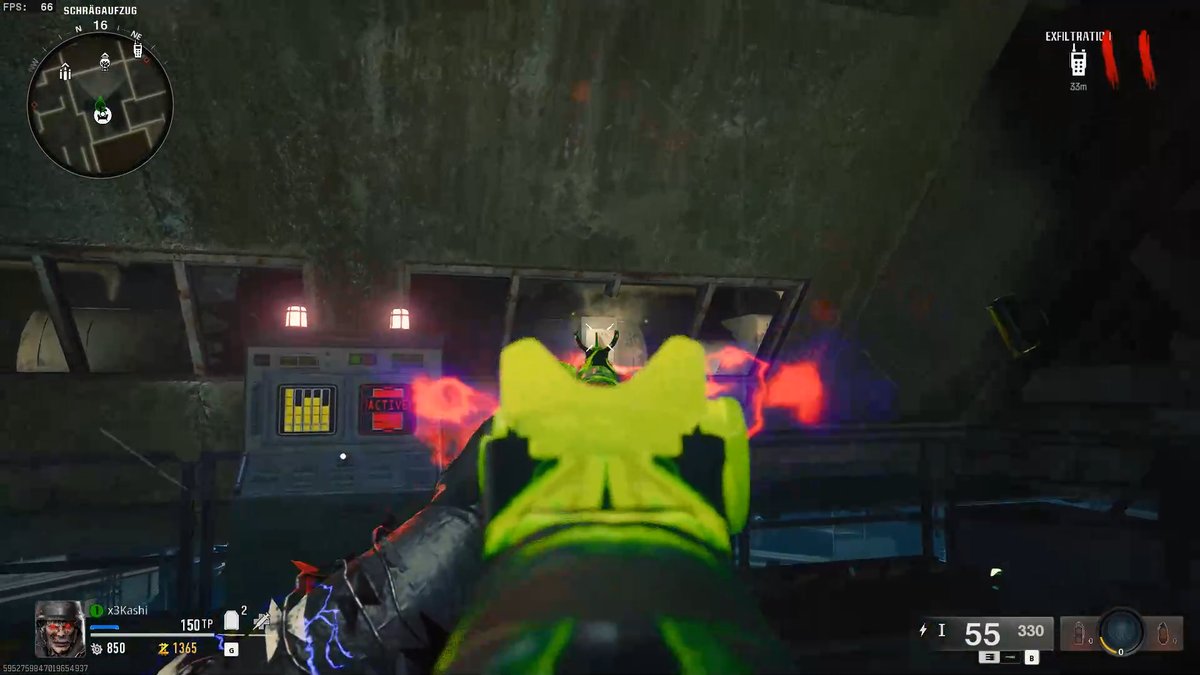This screenshot has height=675, width=1200.
Task: Click the Exfiltration radio objective icon
Action: [x=1078, y=61]
